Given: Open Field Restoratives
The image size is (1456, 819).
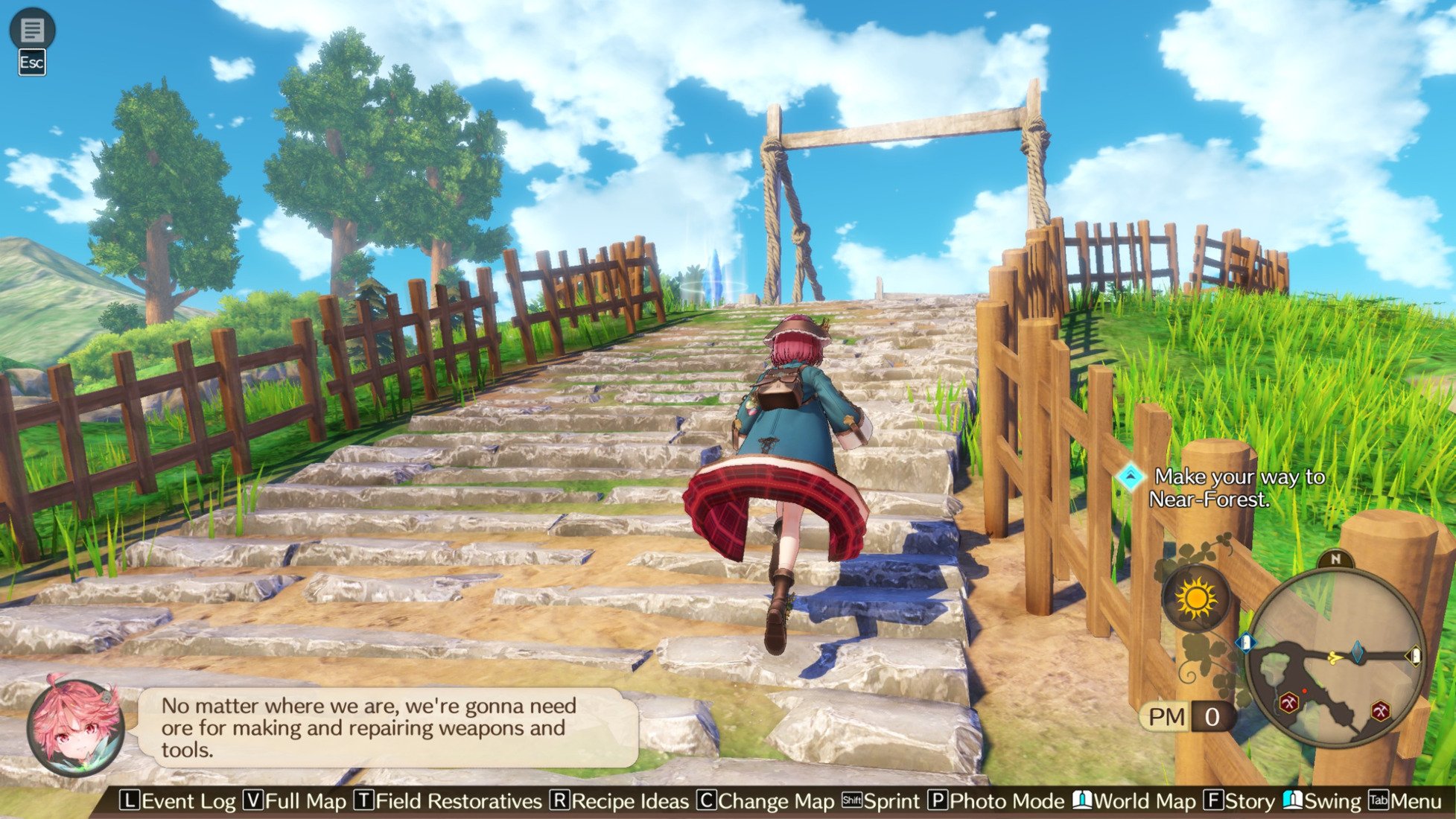Looking at the screenshot, I should (448, 801).
